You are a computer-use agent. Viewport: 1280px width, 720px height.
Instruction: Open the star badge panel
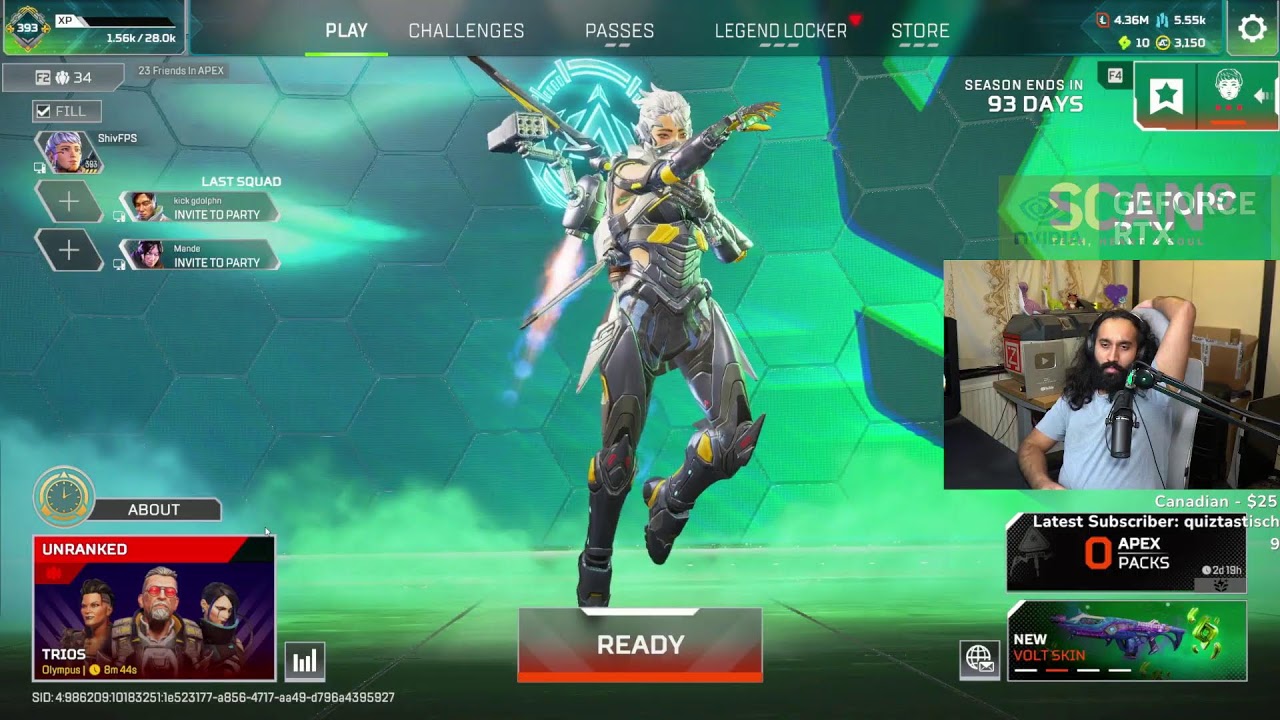(x=1166, y=96)
